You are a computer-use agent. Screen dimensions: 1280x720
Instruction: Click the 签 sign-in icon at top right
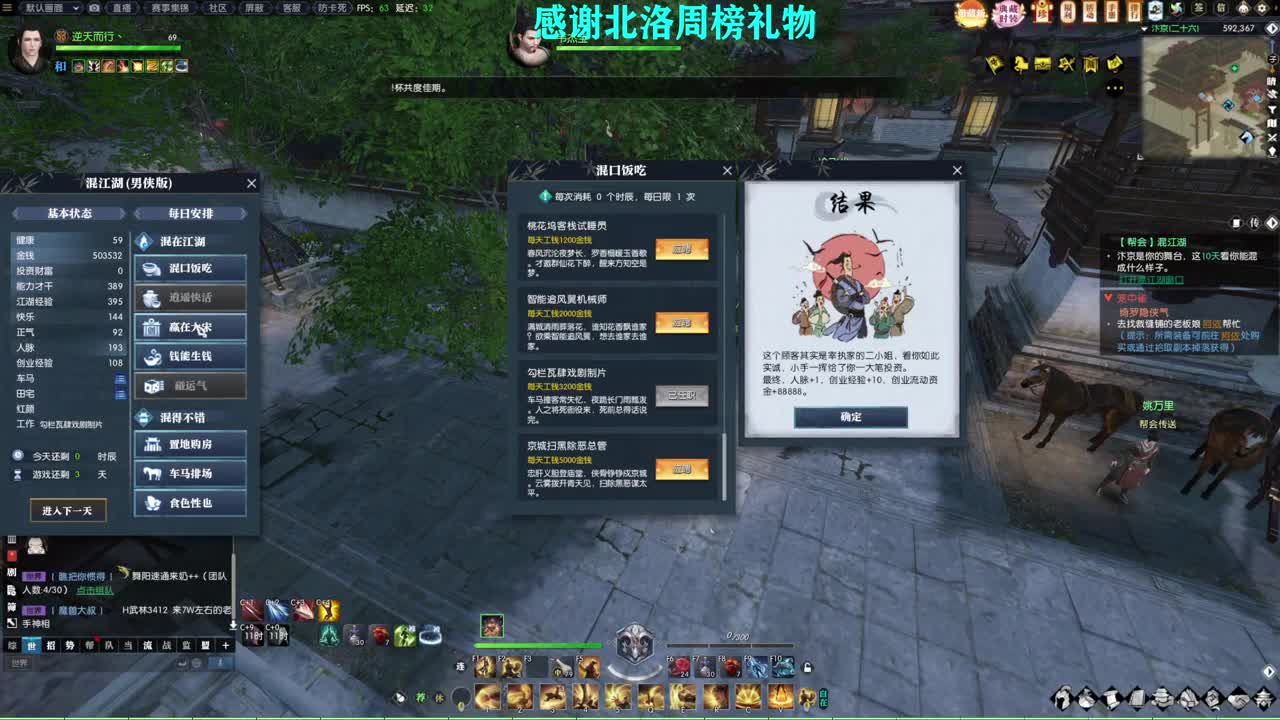(1198, 8)
